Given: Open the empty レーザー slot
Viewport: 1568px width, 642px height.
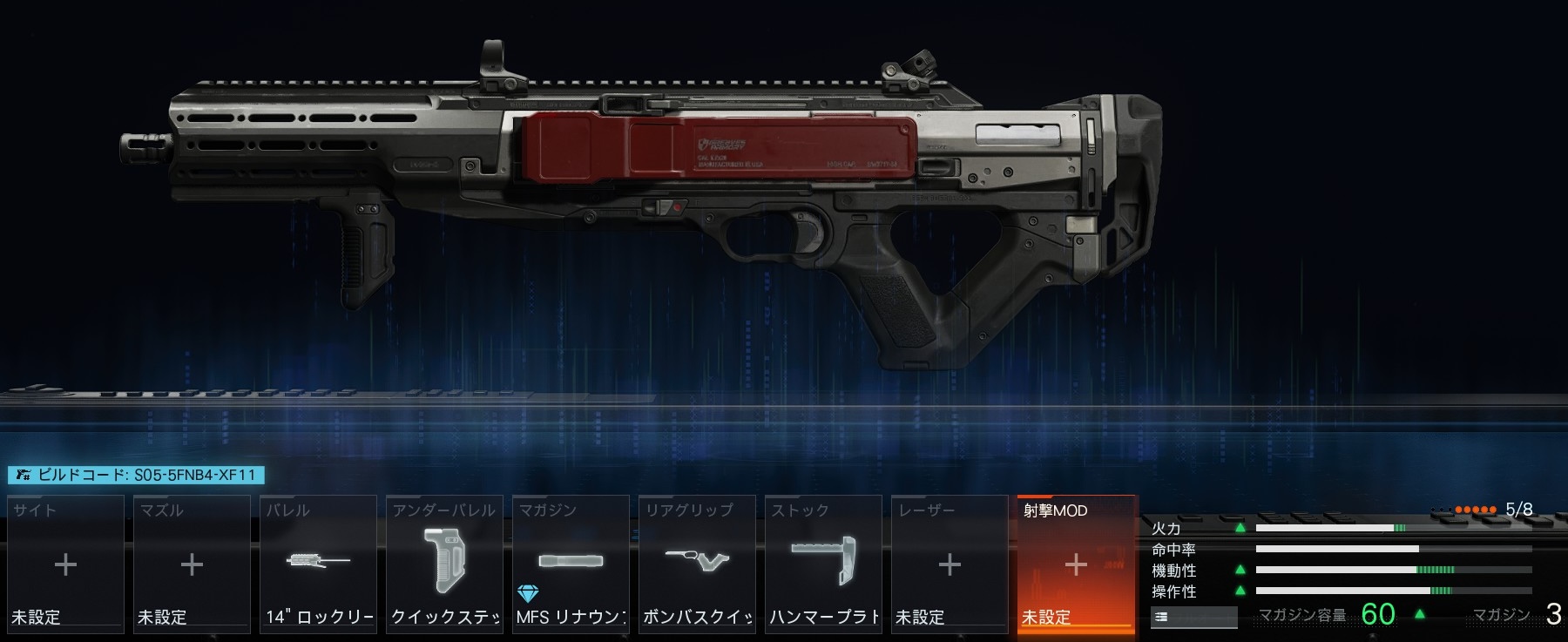Looking at the screenshot, I should click(950, 563).
